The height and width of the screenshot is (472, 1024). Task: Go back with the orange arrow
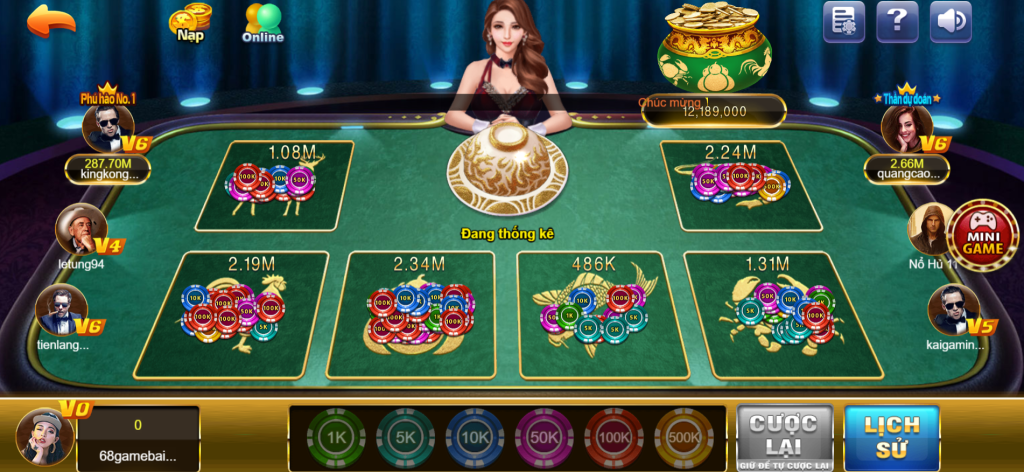coord(51,21)
